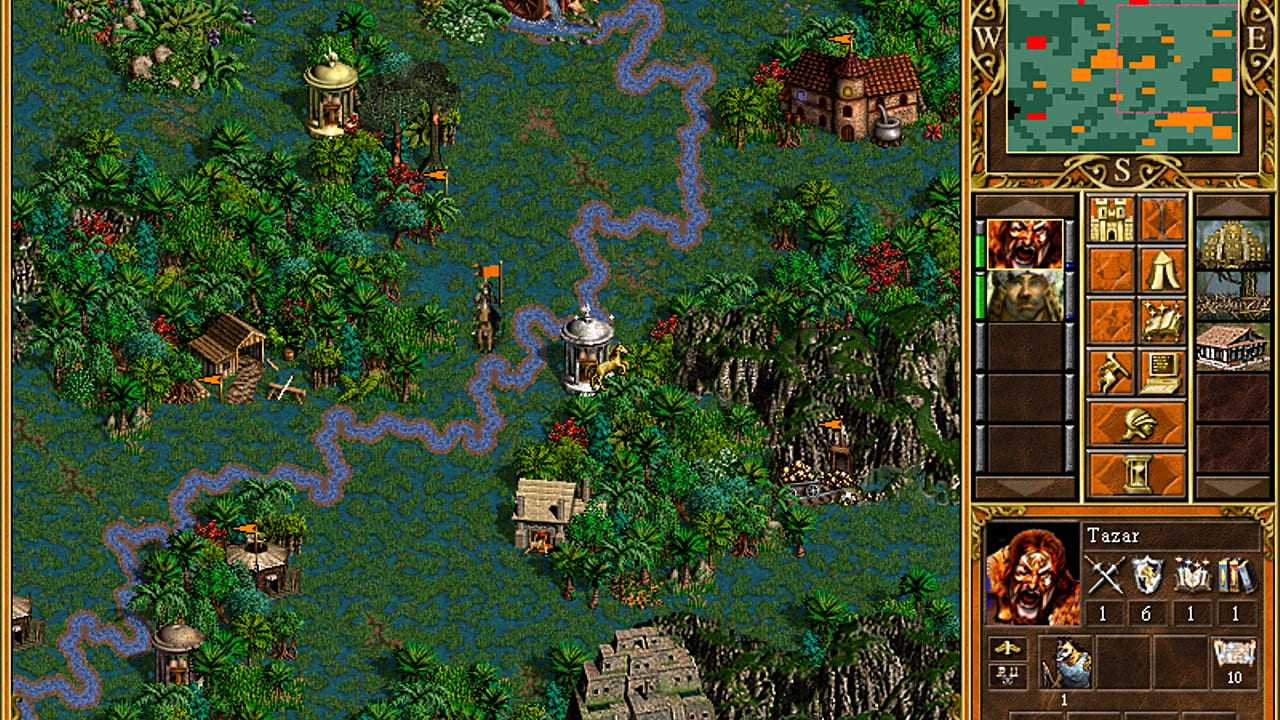Open the spellbook with Cast Spell button
1280x720 pixels.
[x=1162, y=321]
